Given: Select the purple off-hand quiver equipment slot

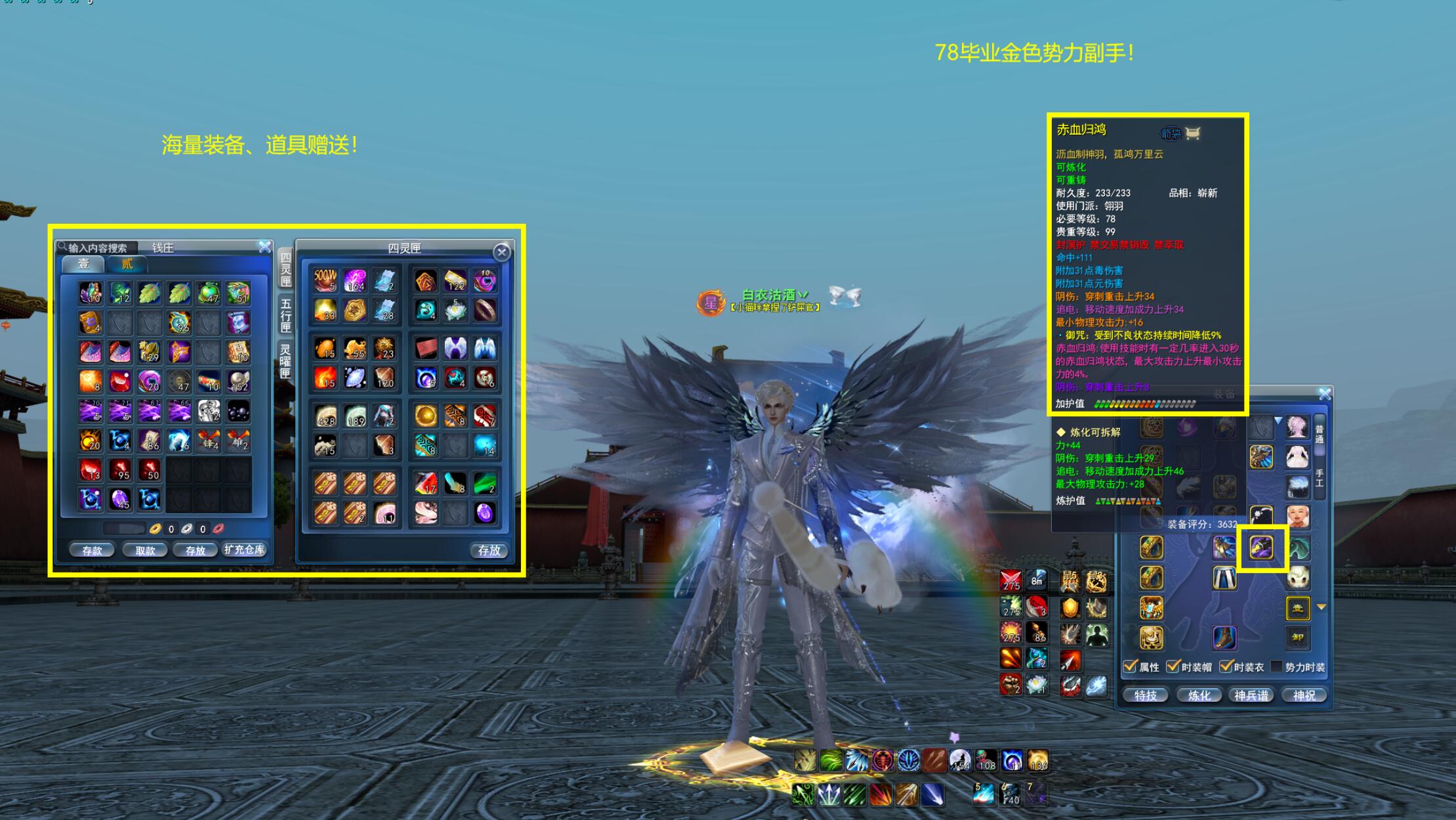Looking at the screenshot, I should pos(1261,547).
